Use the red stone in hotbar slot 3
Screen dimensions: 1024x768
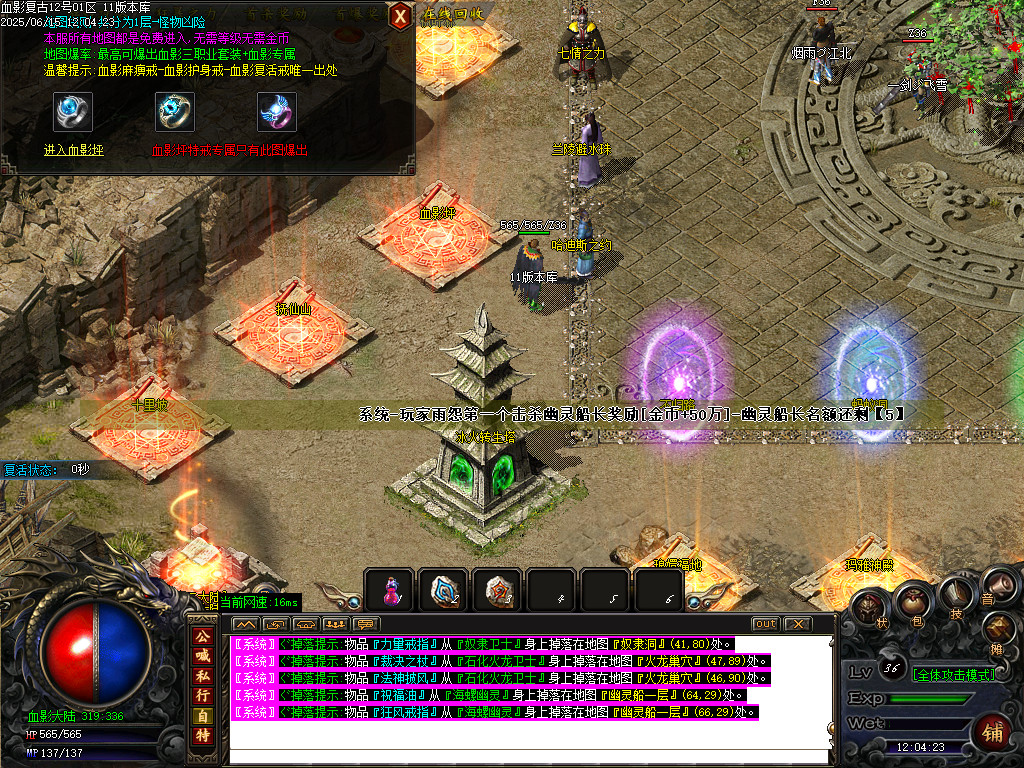coord(497,591)
